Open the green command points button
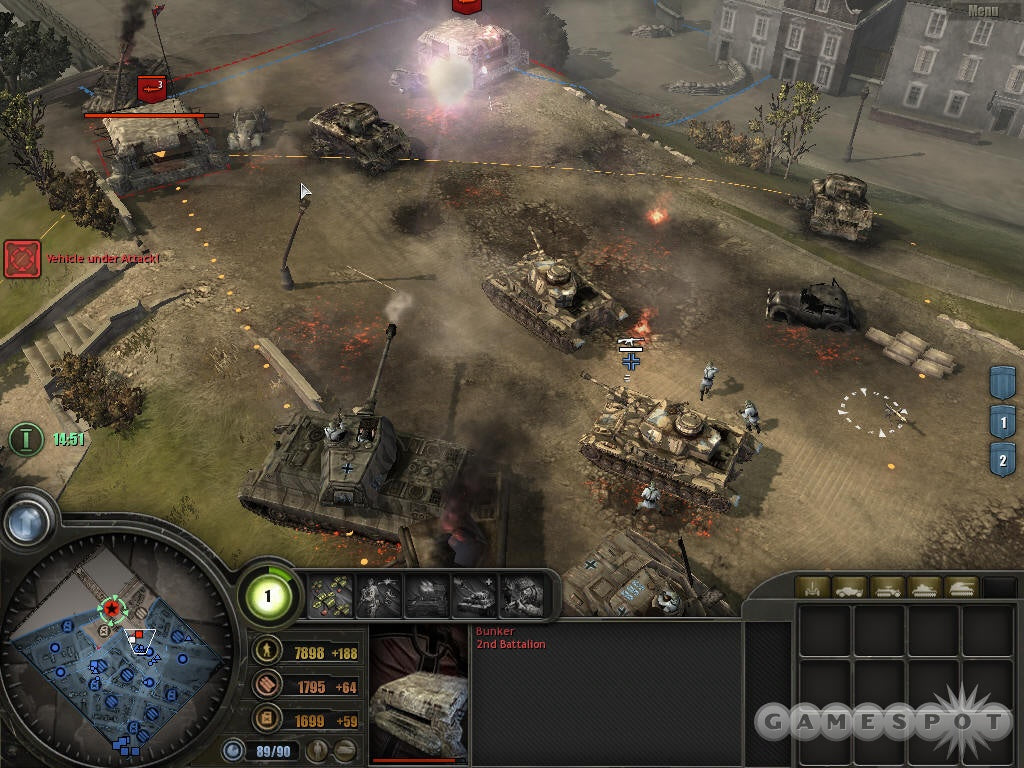The height and width of the screenshot is (768, 1024). tap(268, 597)
